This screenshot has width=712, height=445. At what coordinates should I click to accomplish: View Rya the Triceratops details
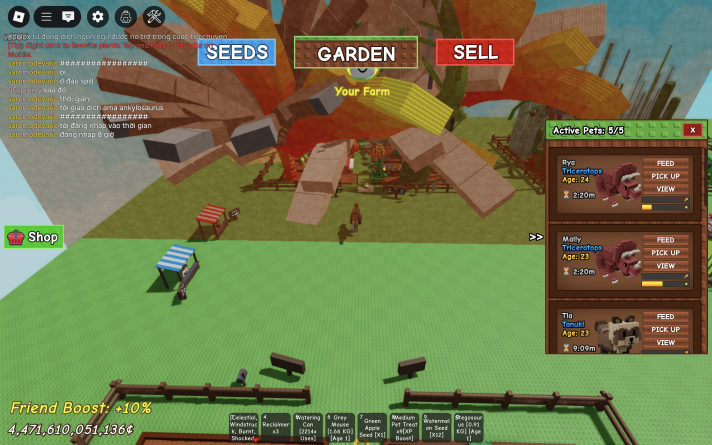tap(665, 189)
